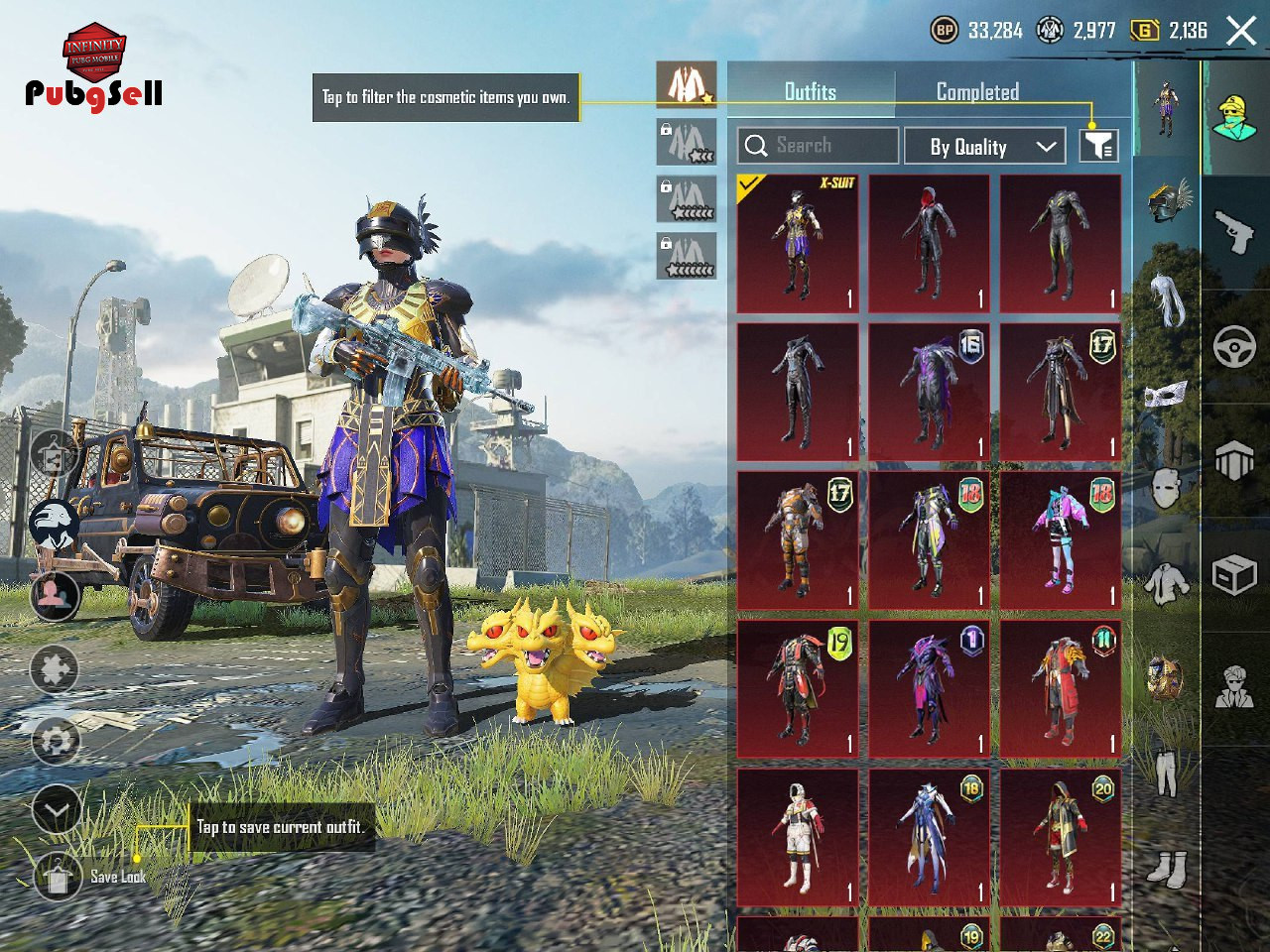Select the Outfits tab

[810, 92]
